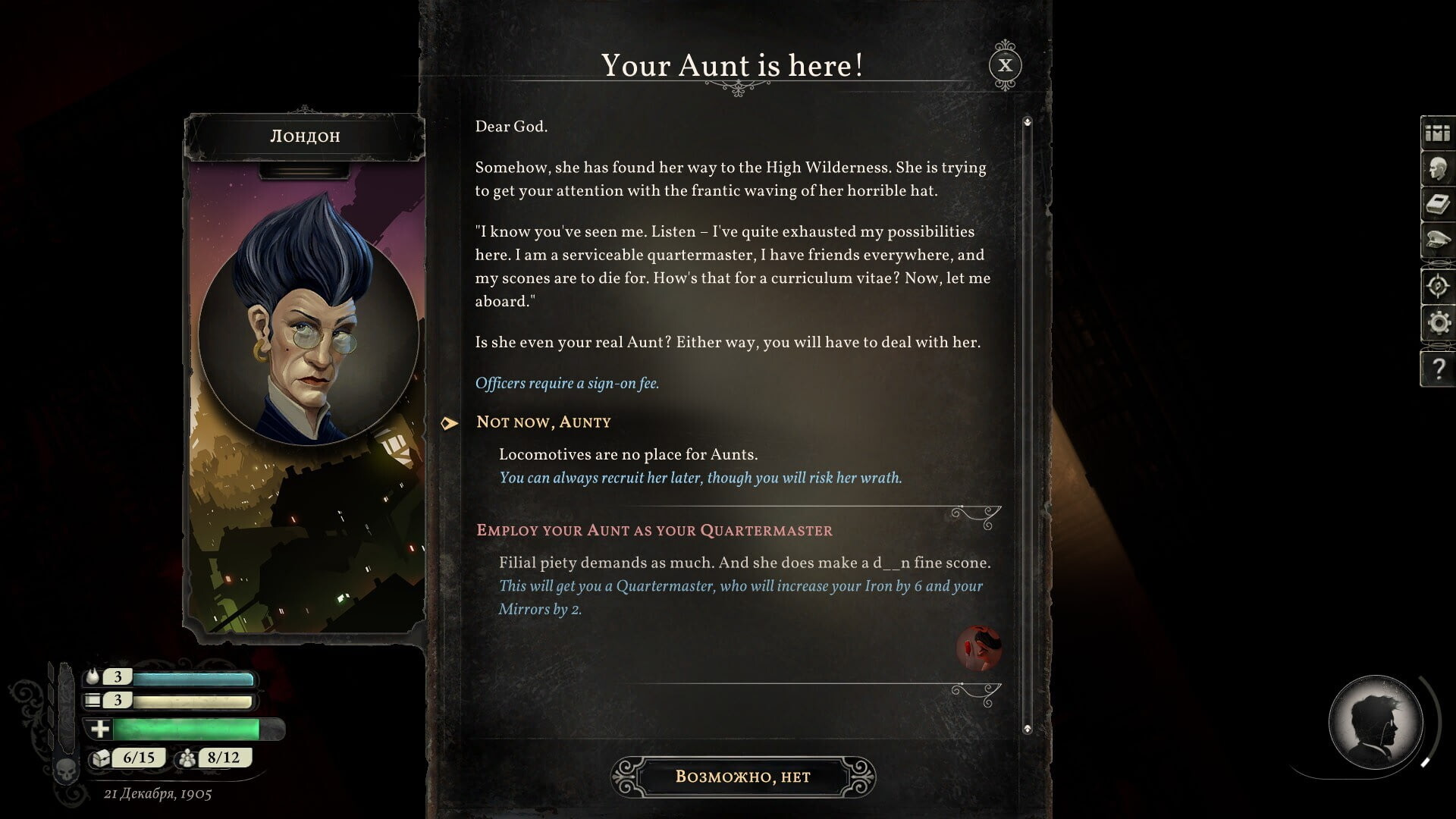Screen dimensions: 1456x819
Task: Open the captain's head profile icon
Action: 1437,169
